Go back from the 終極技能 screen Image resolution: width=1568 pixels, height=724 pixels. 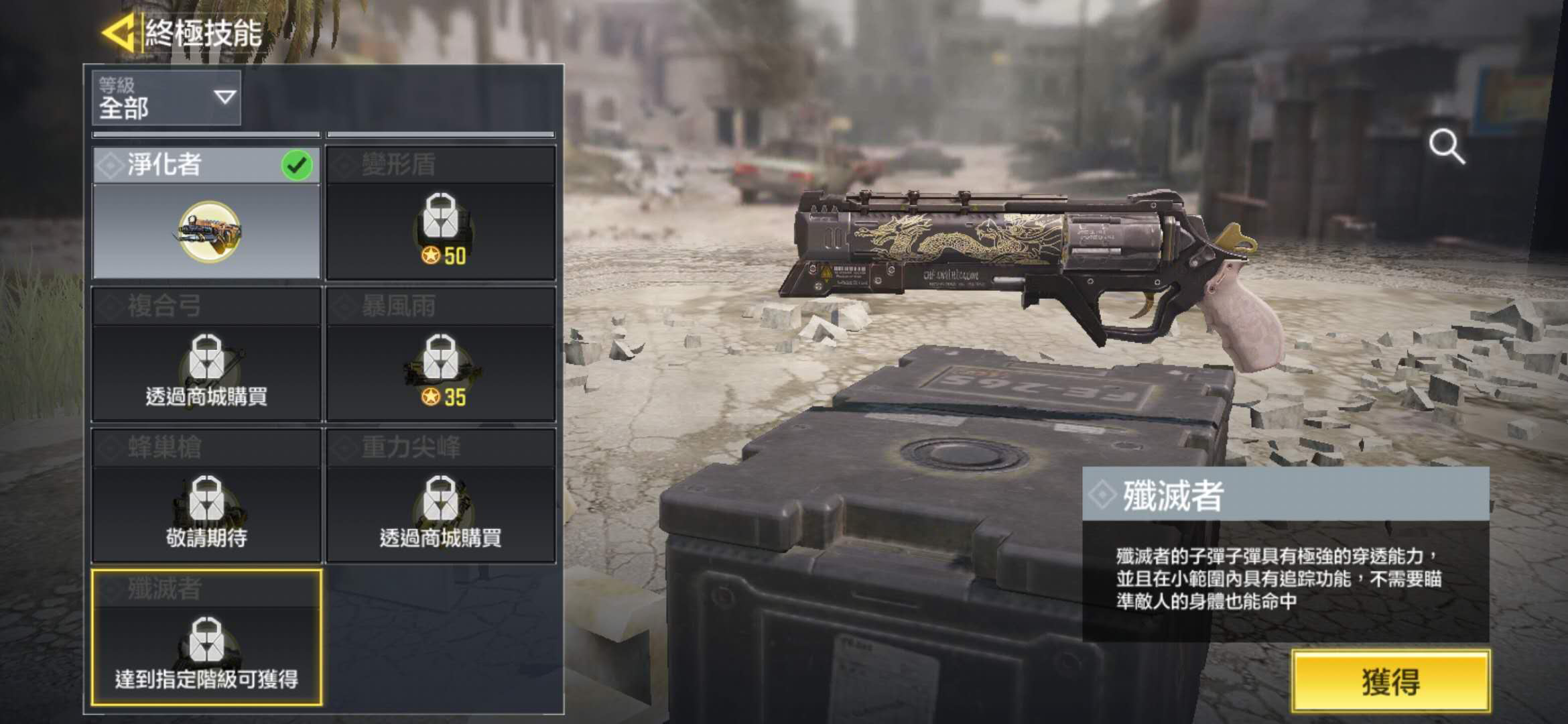click(119, 32)
